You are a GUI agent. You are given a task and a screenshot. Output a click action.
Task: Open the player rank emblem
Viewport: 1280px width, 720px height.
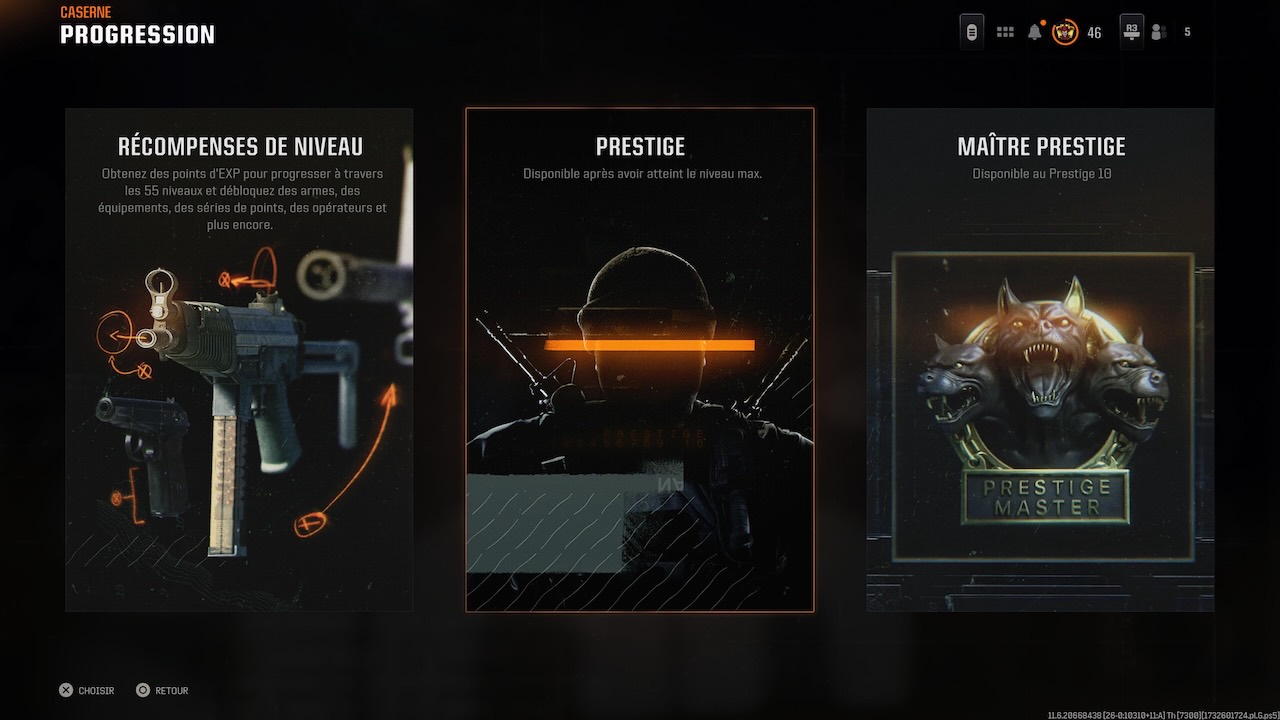coord(1065,32)
